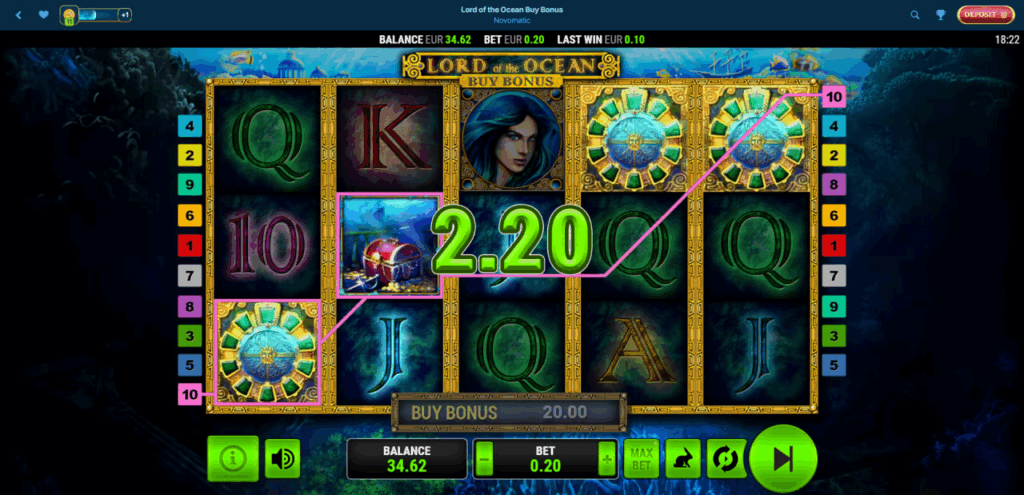Click the red Deposit button
Viewport: 1024px width, 495px height.
tap(985, 15)
